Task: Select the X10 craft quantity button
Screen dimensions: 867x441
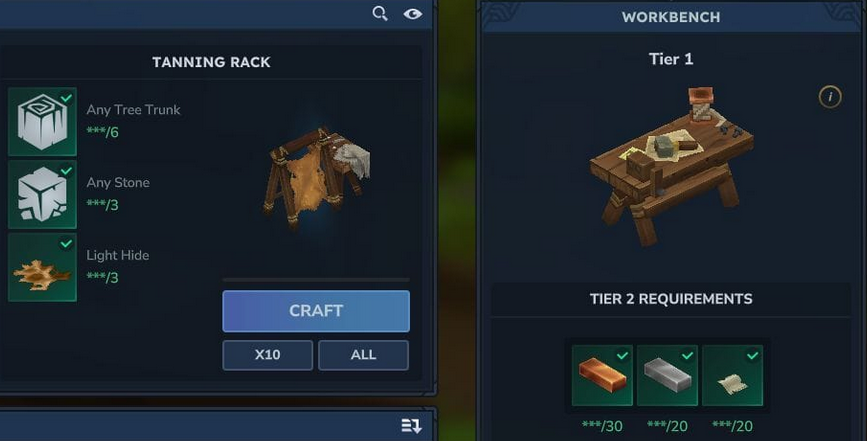Action: click(x=267, y=355)
